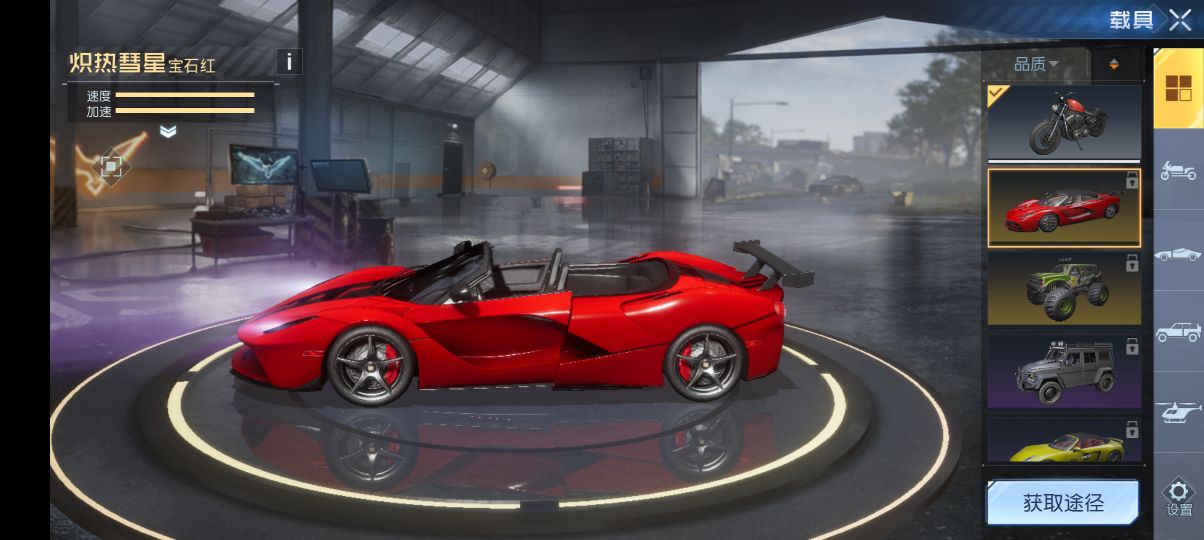Screen dimensions: 1204x540
Task: Show the sports car category tab
Action: [x=1178, y=254]
